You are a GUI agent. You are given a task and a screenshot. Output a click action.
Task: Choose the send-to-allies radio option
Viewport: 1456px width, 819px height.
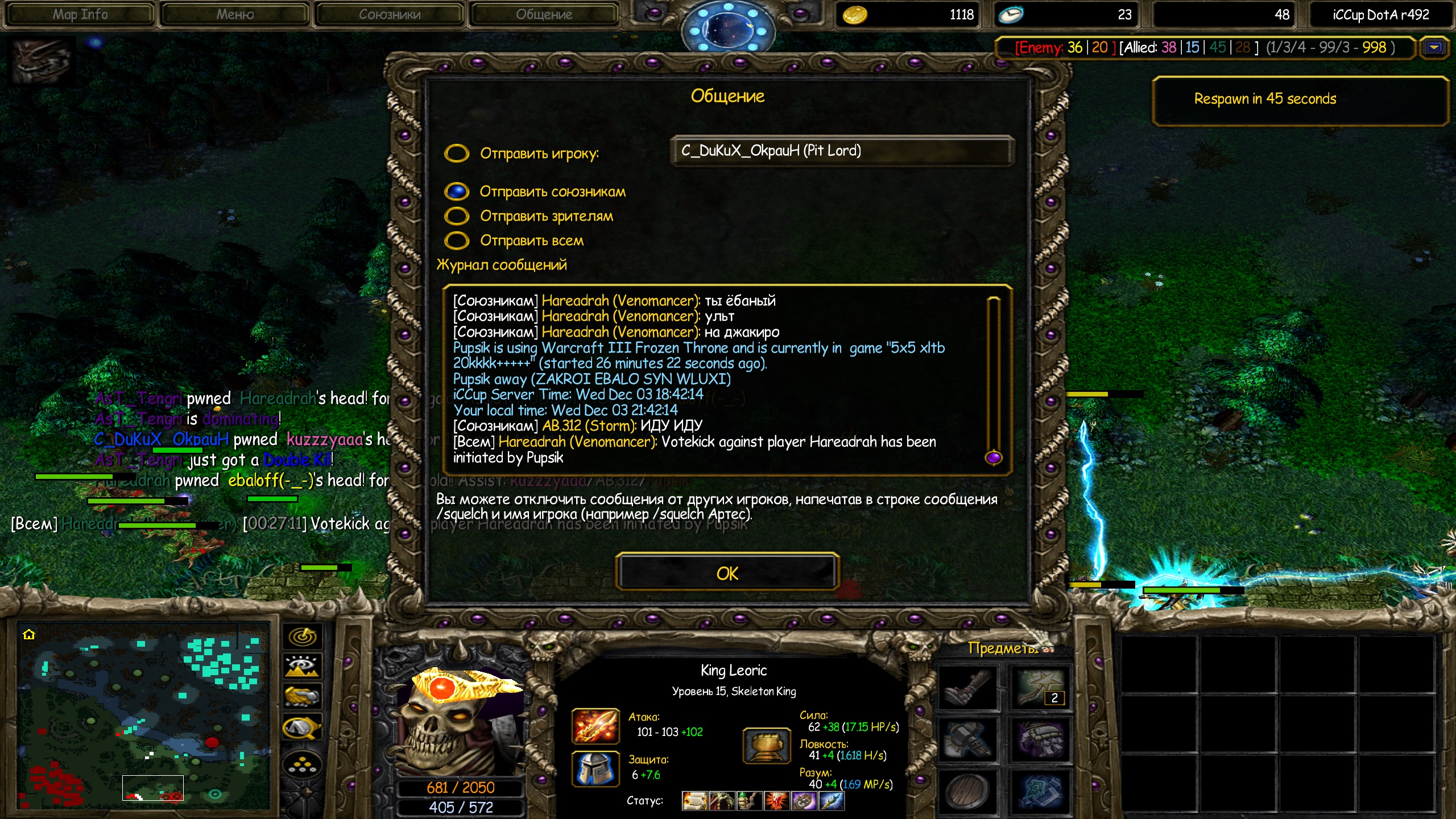[457, 192]
